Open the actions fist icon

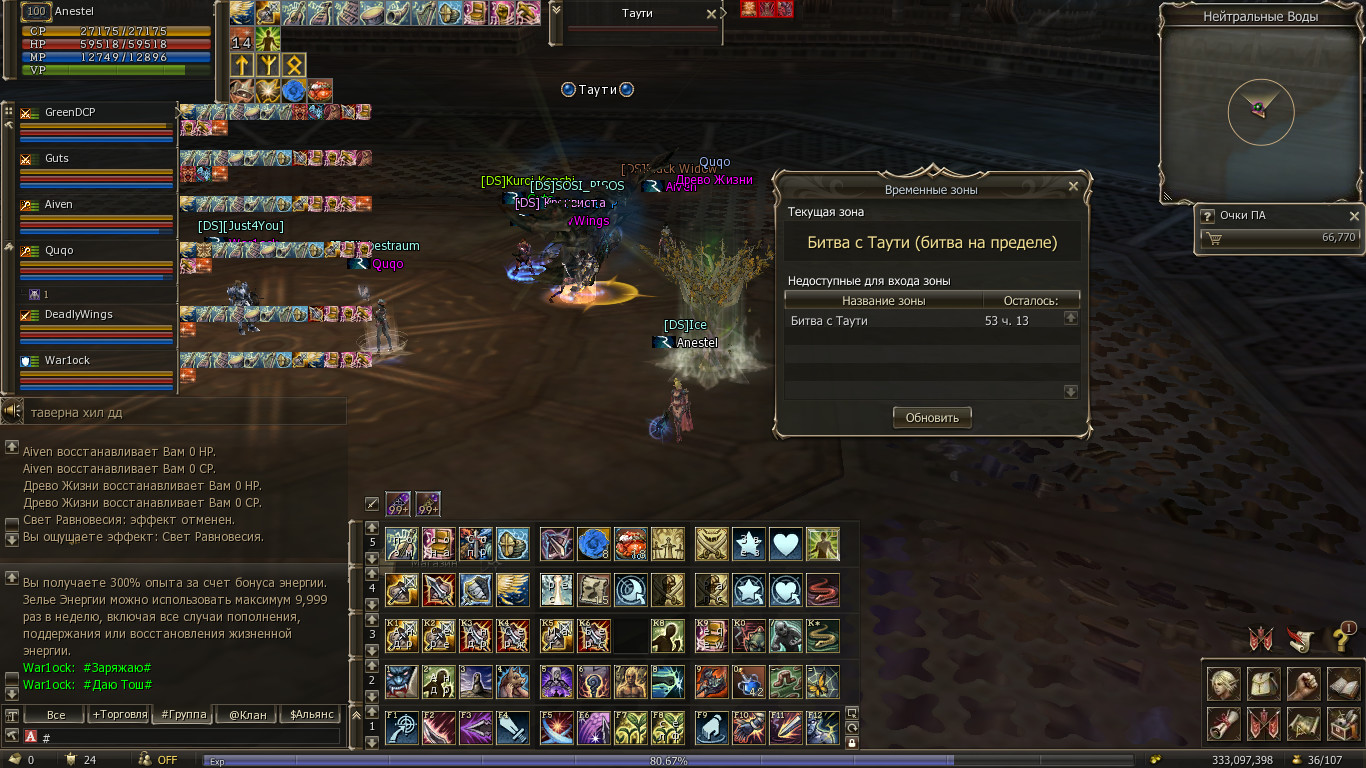[x=1302, y=684]
